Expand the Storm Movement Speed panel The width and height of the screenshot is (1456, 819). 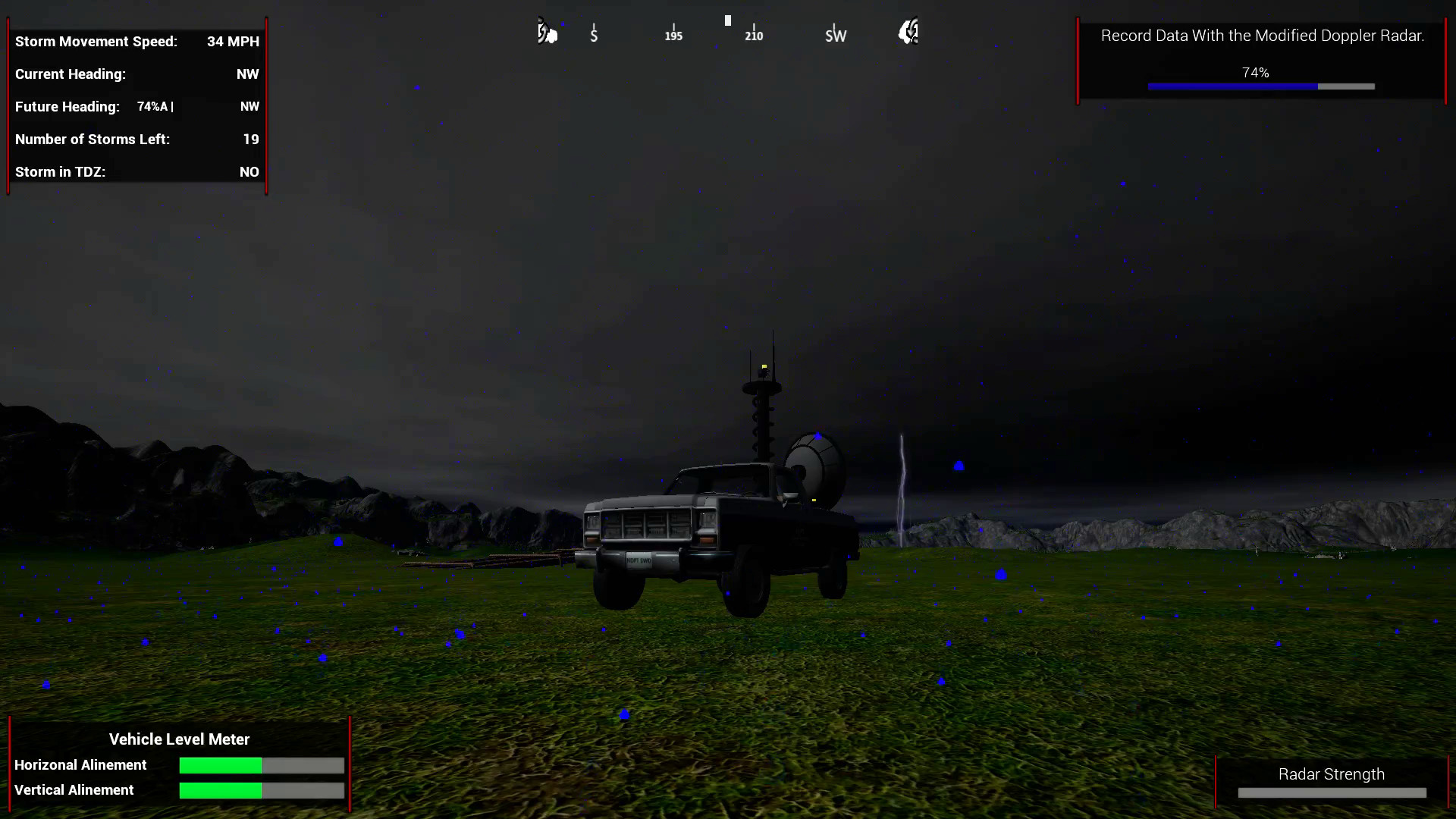pyautogui.click(x=136, y=42)
